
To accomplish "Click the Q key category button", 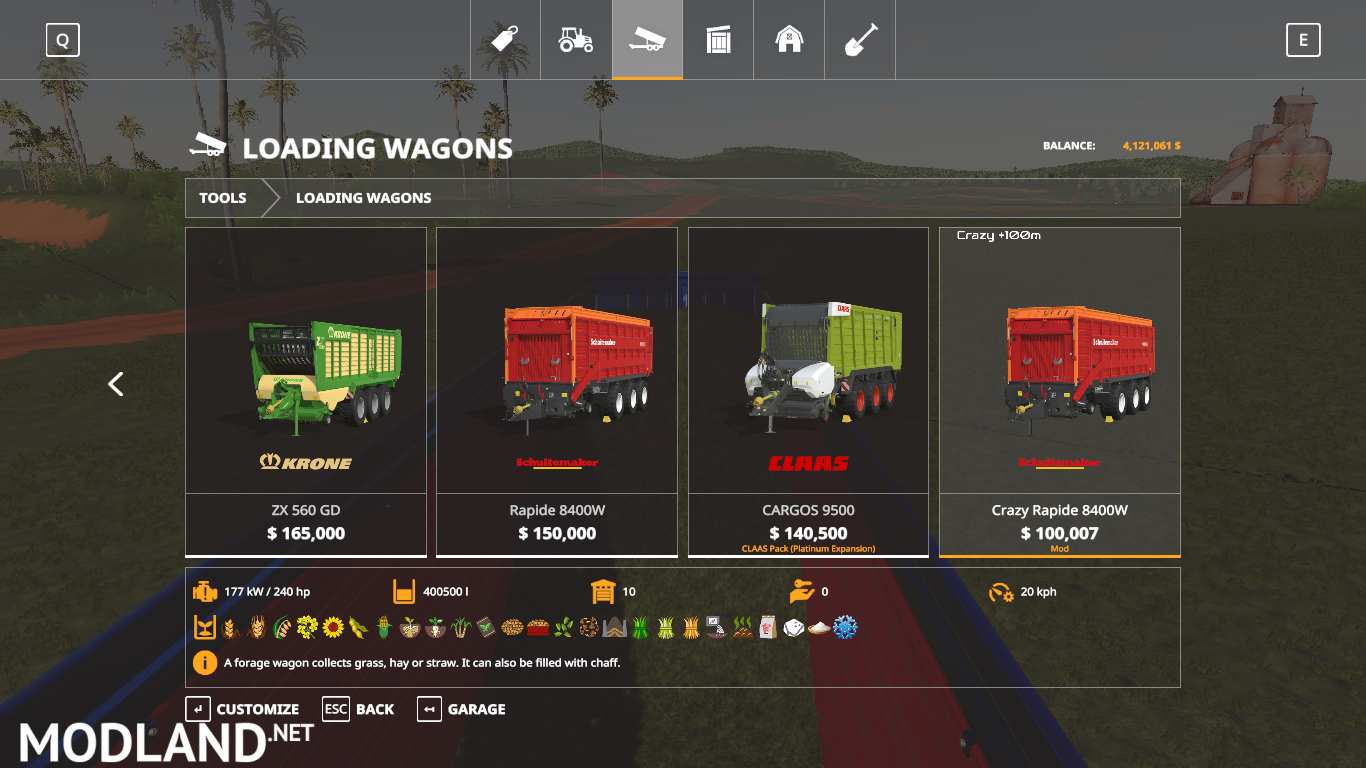I will point(62,39).
